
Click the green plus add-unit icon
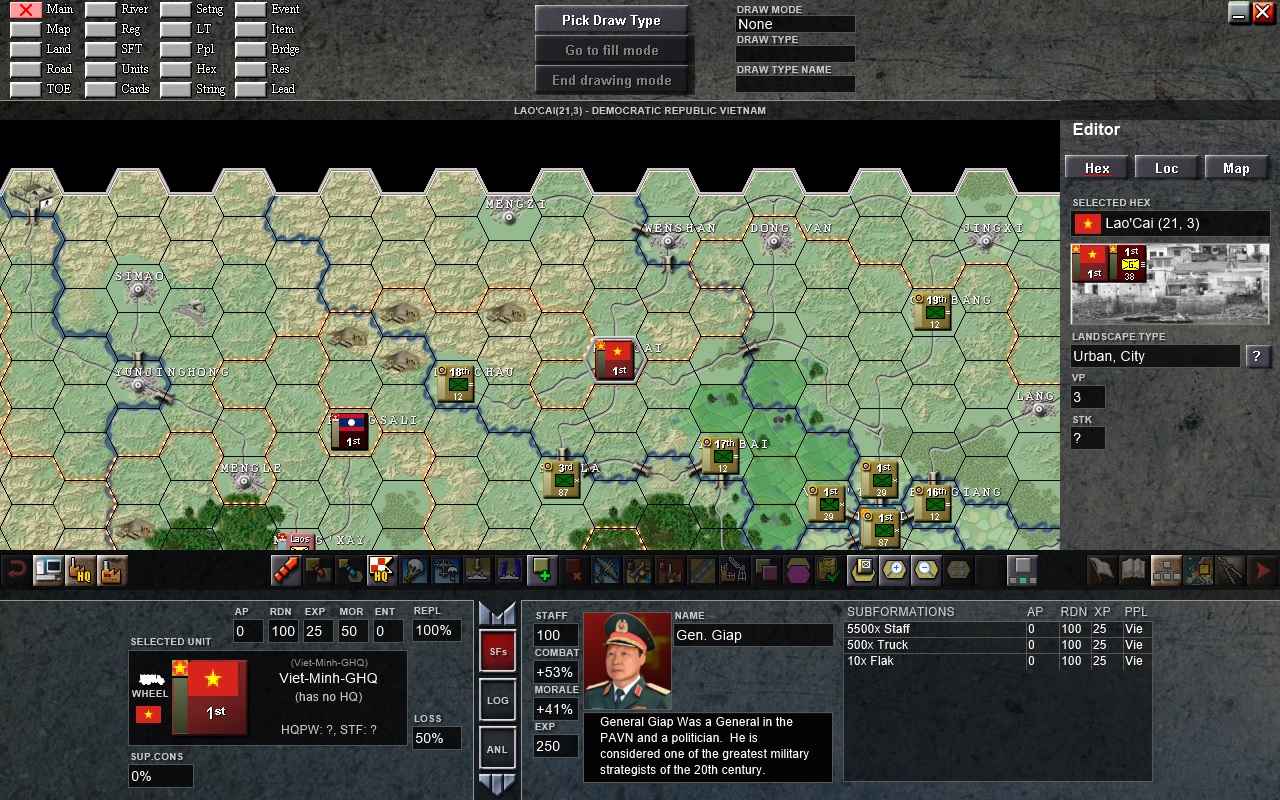(541, 571)
